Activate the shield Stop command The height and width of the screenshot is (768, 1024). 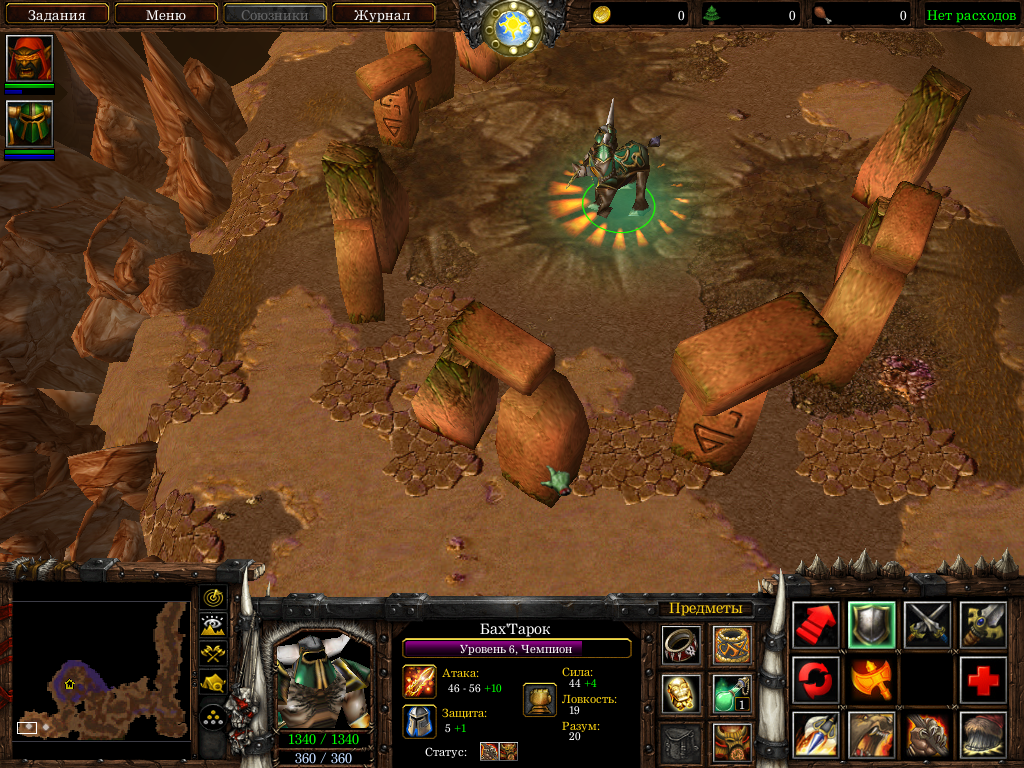pyautogui.click(x=871, y=625)
